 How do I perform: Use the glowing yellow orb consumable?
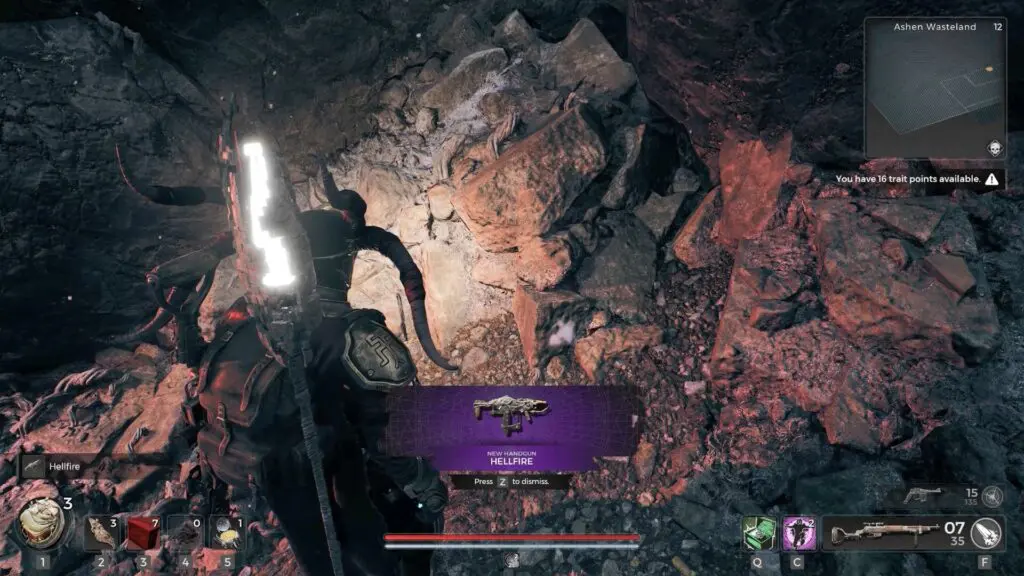tap(227, 532)
